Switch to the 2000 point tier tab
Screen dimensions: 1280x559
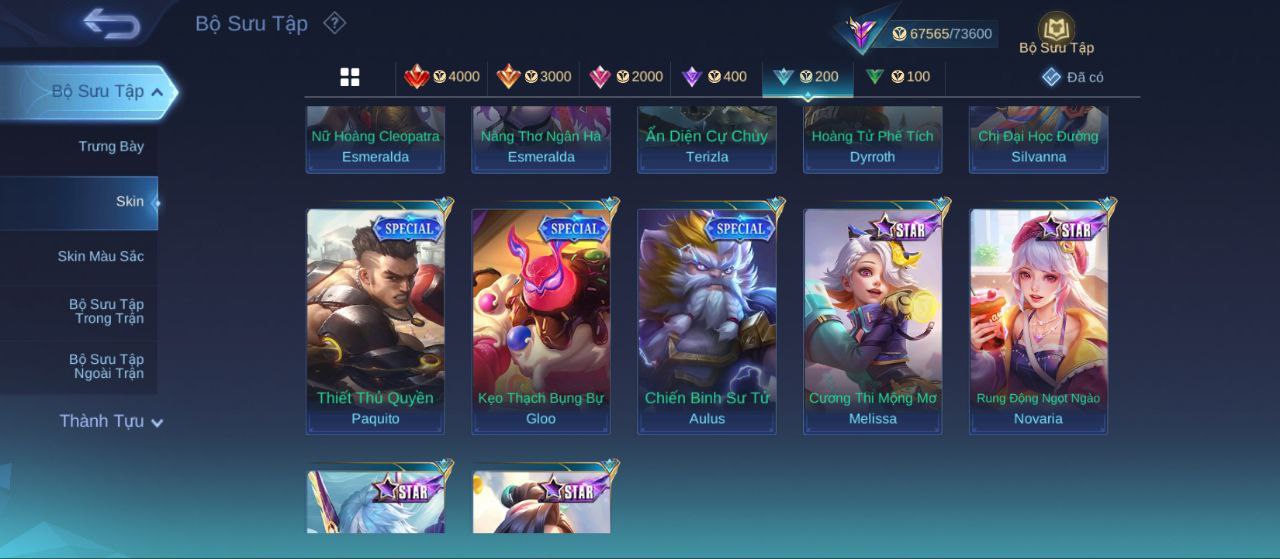tap(626, 77)
